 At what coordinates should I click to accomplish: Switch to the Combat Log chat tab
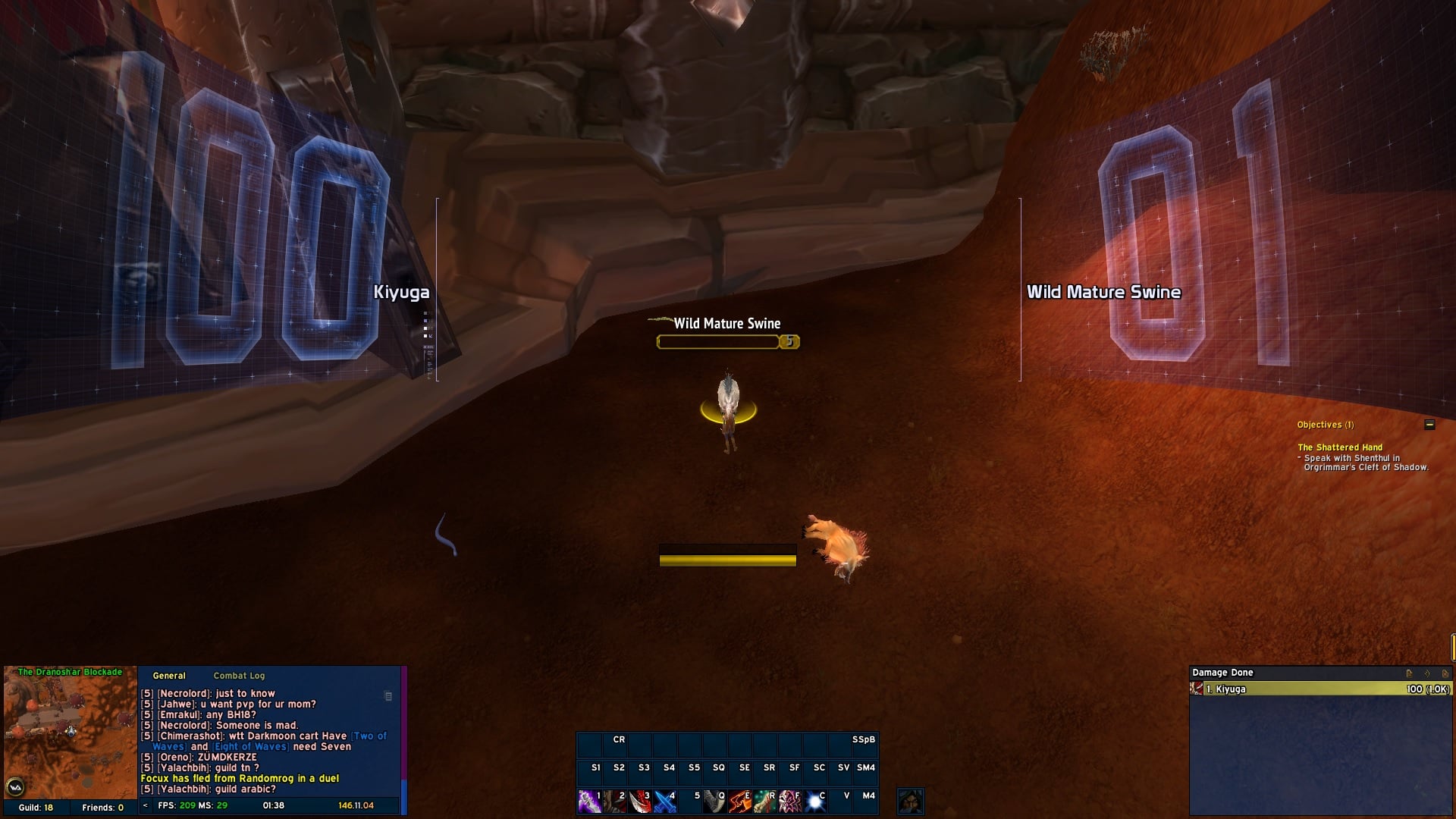(x=239, y=676)
